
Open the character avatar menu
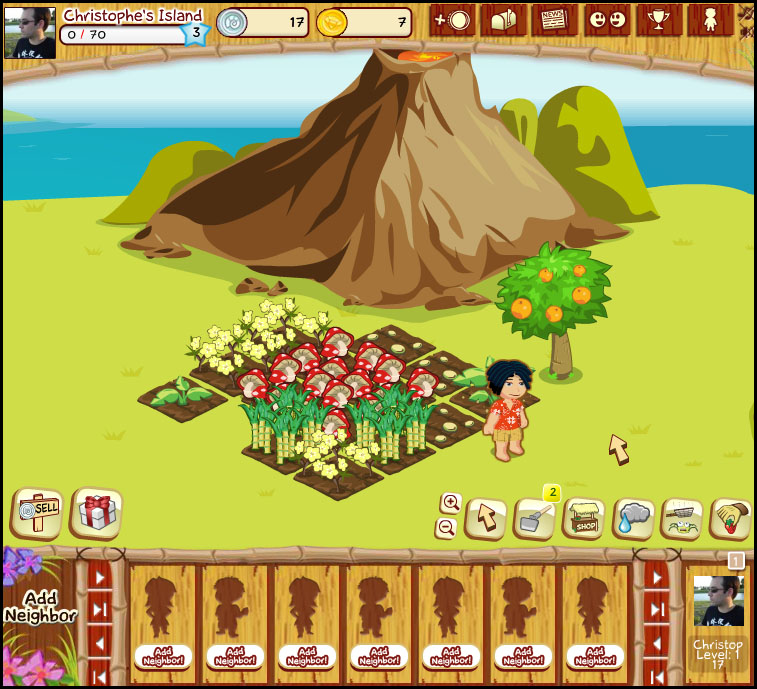[710, 21]
